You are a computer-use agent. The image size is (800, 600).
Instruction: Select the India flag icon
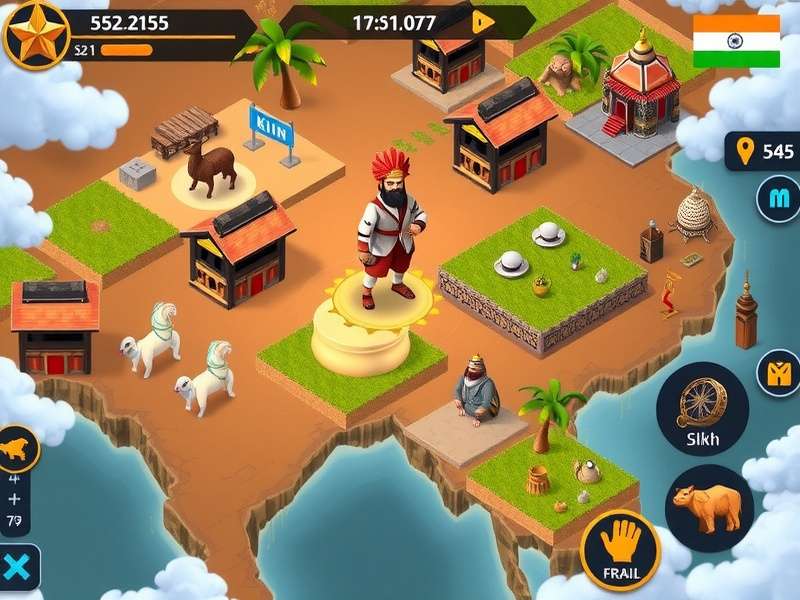[x=736, y=40]
